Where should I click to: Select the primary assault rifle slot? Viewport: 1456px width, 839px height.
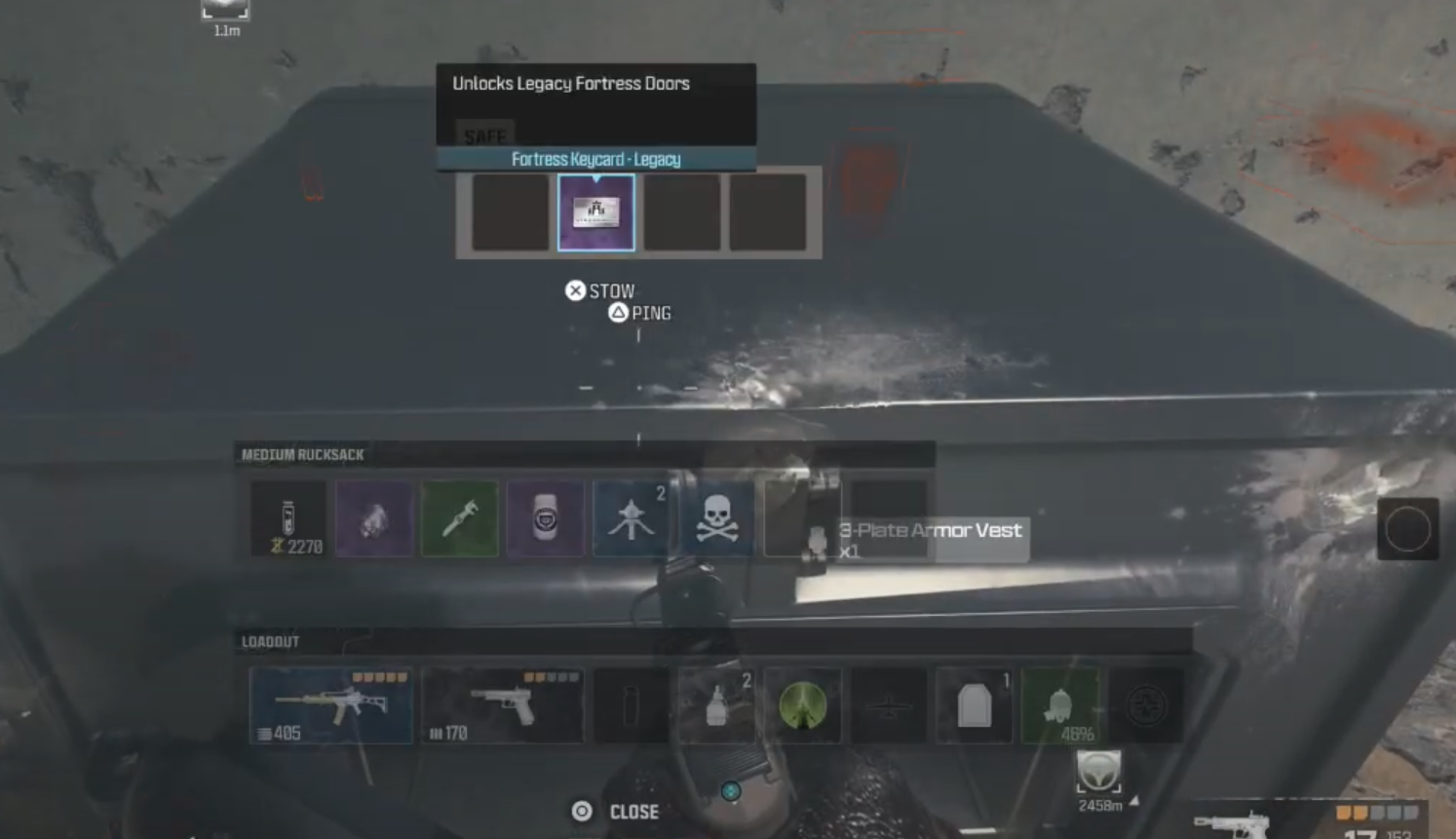coord(331,706)
